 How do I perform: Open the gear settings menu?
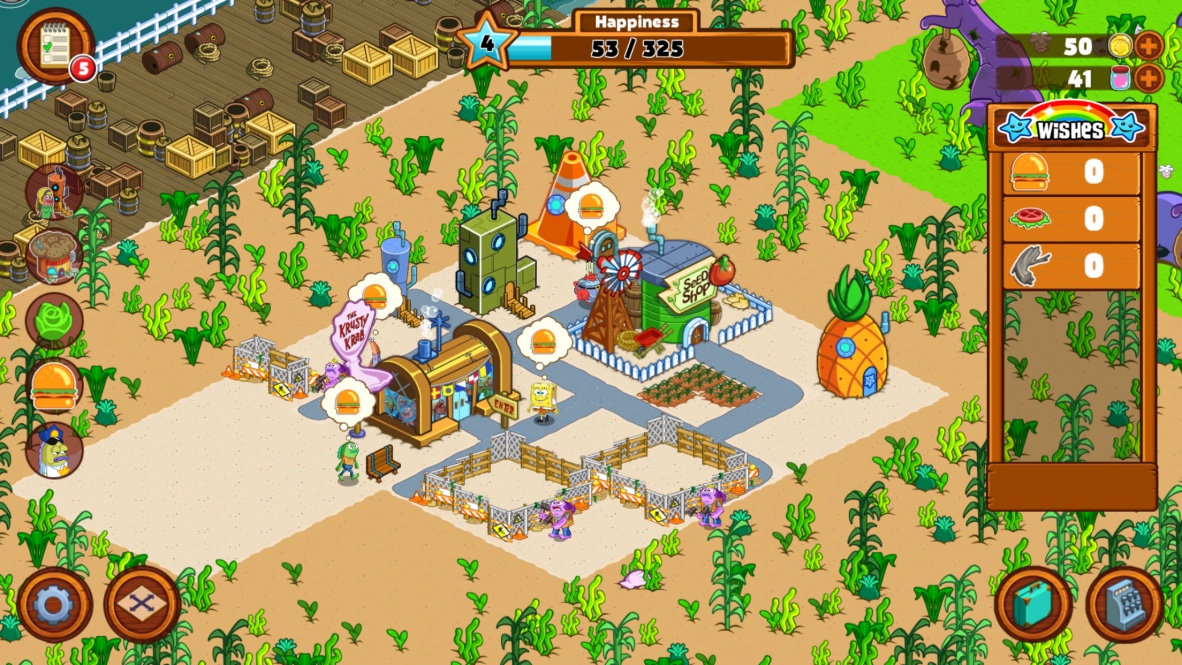click(x=54, y=604)
